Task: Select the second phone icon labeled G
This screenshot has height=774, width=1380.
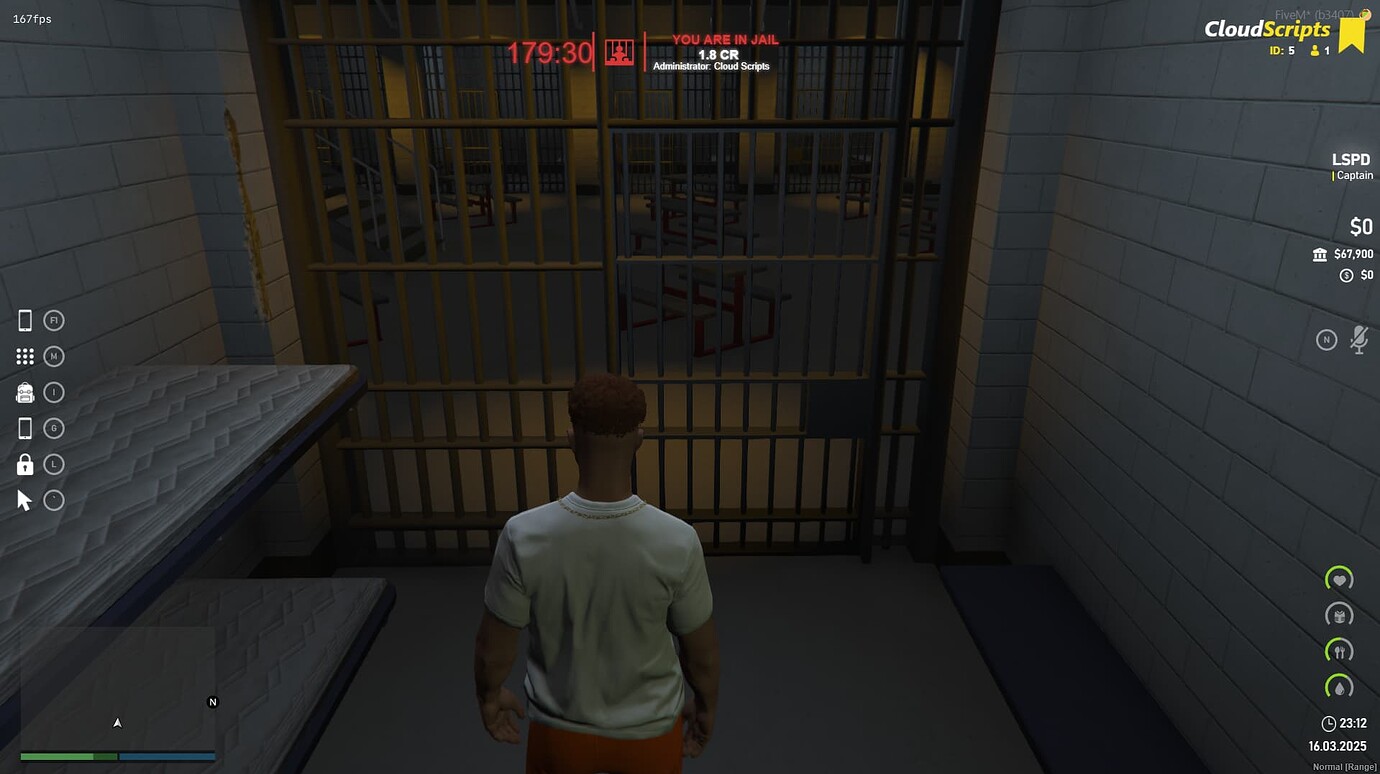Action: click(25, 427)
